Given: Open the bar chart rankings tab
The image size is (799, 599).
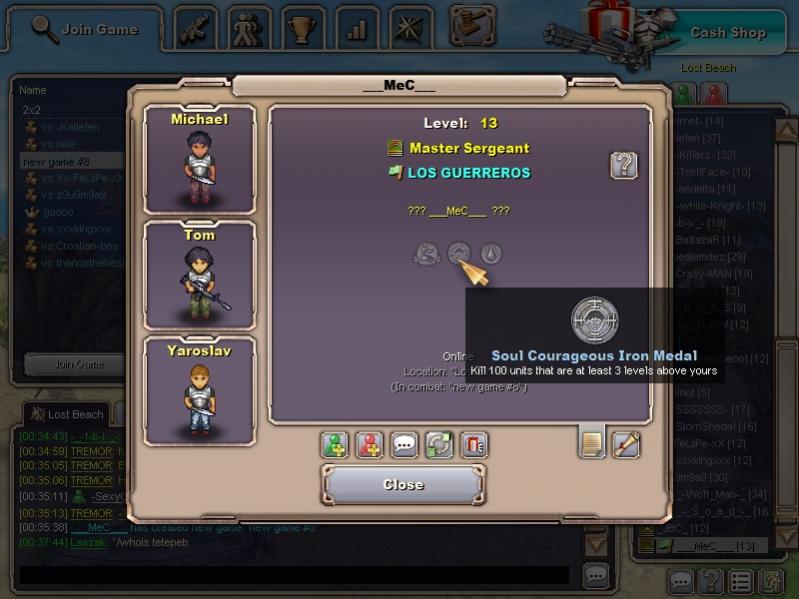Looking at the screenshot, I should (x=356, y=29).
